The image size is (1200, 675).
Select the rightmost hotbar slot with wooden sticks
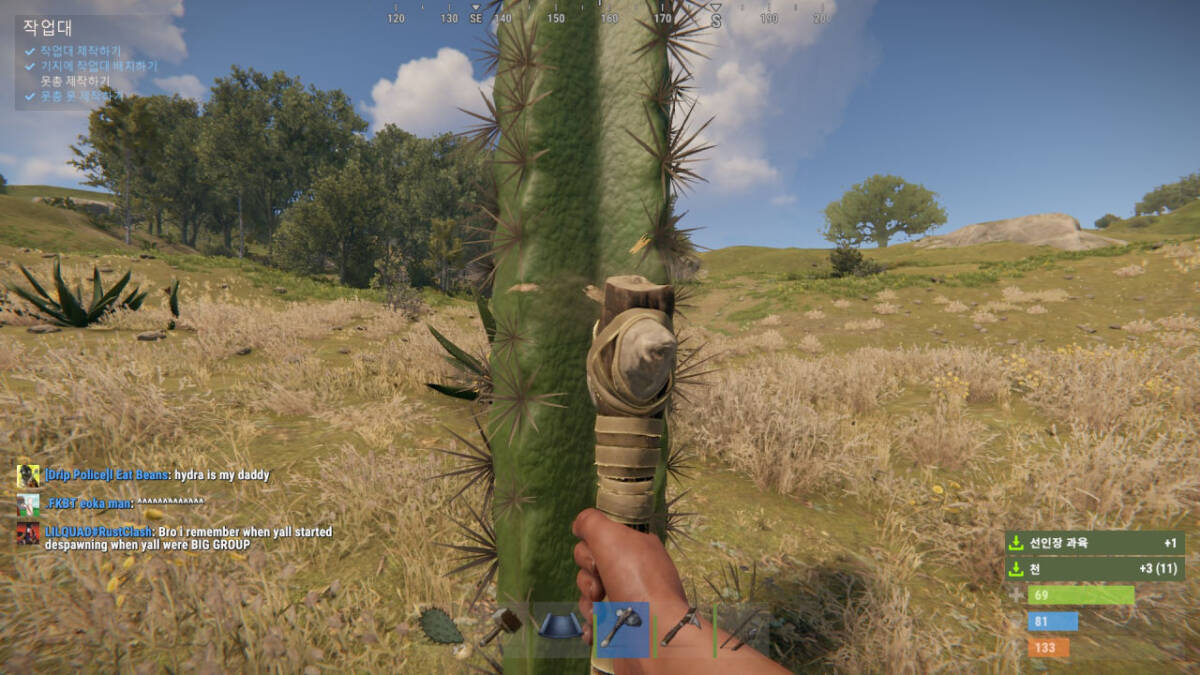(742, 629)
